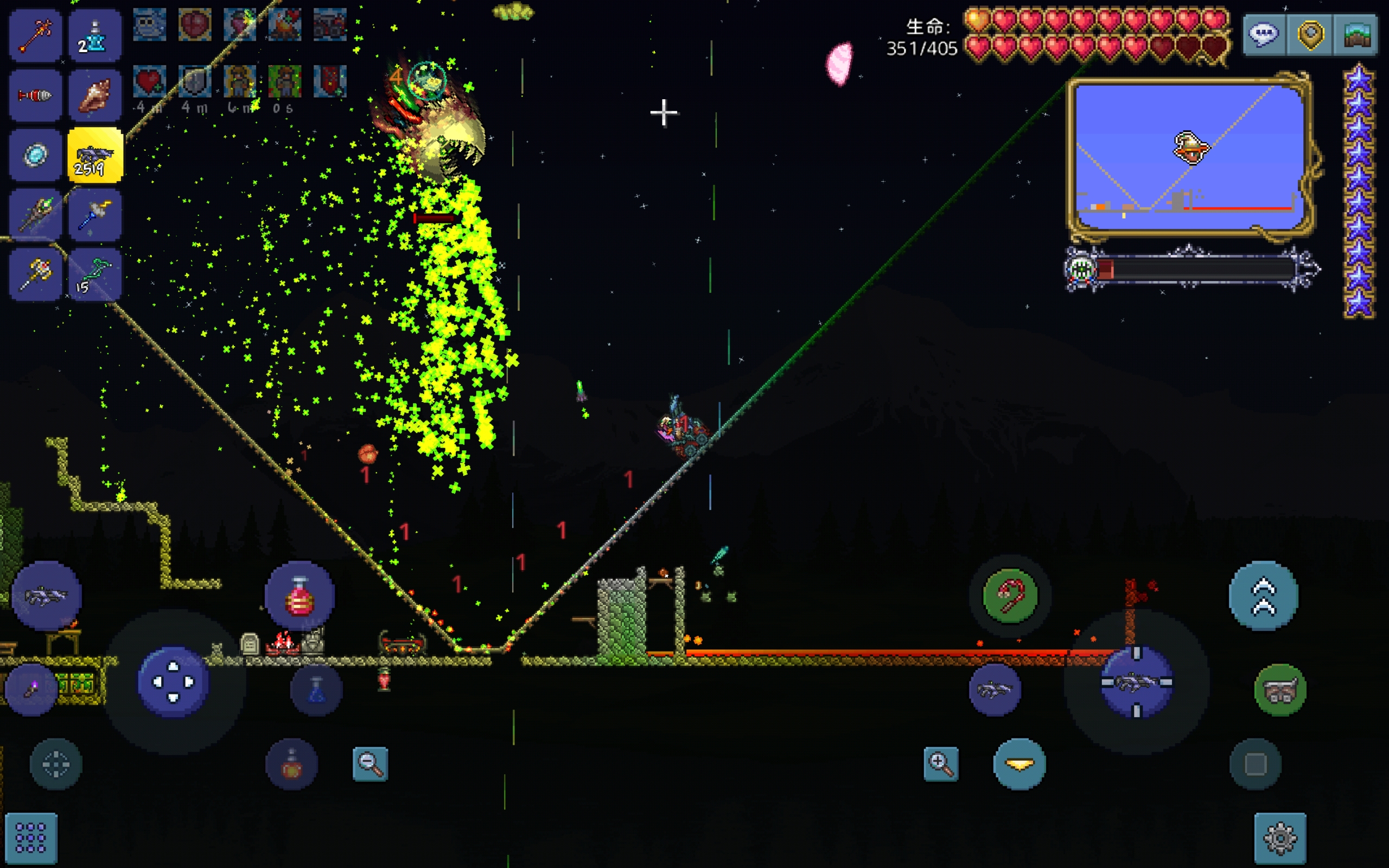Use the blue mana potion quick button
Viewport: 1389px width, 868px height.
[316, 690]
